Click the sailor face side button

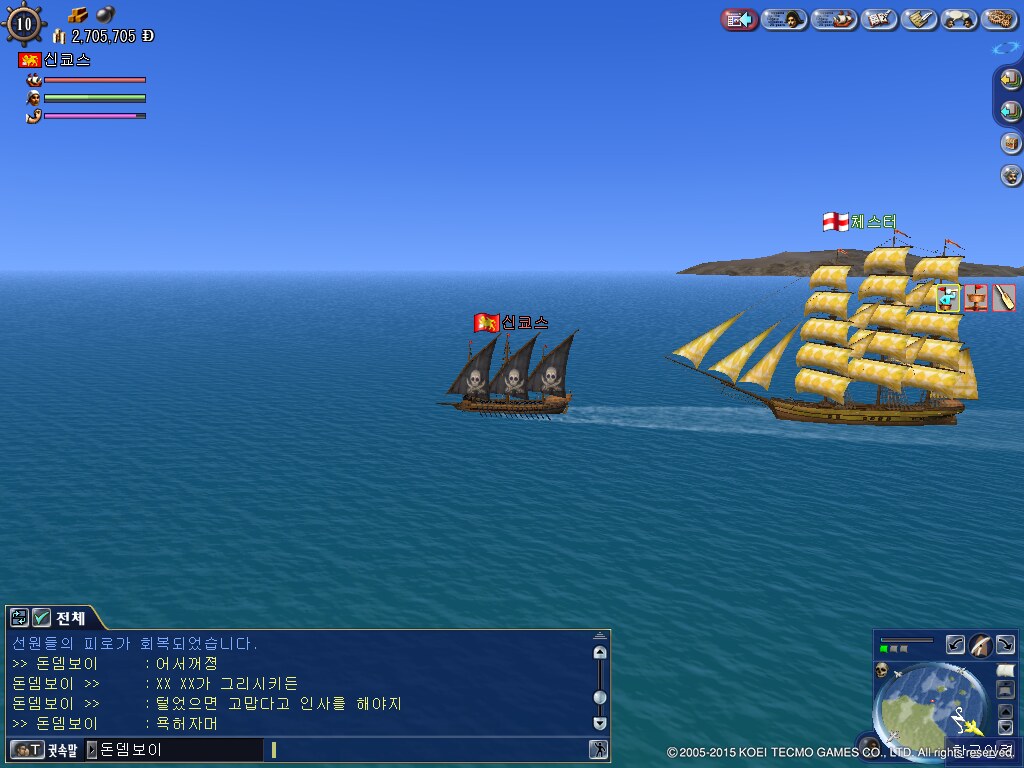click(1011, 175)
